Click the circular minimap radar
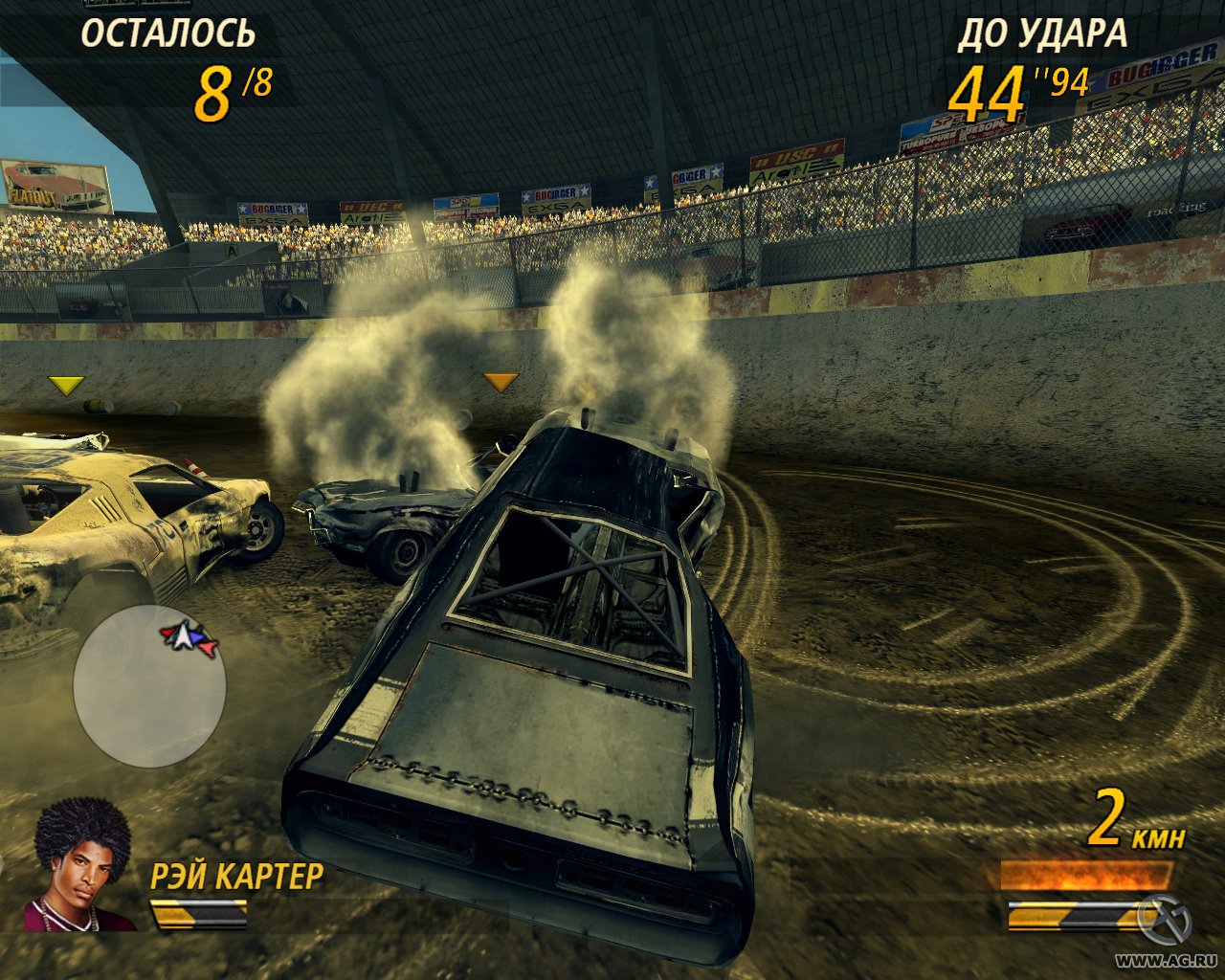 149,685
